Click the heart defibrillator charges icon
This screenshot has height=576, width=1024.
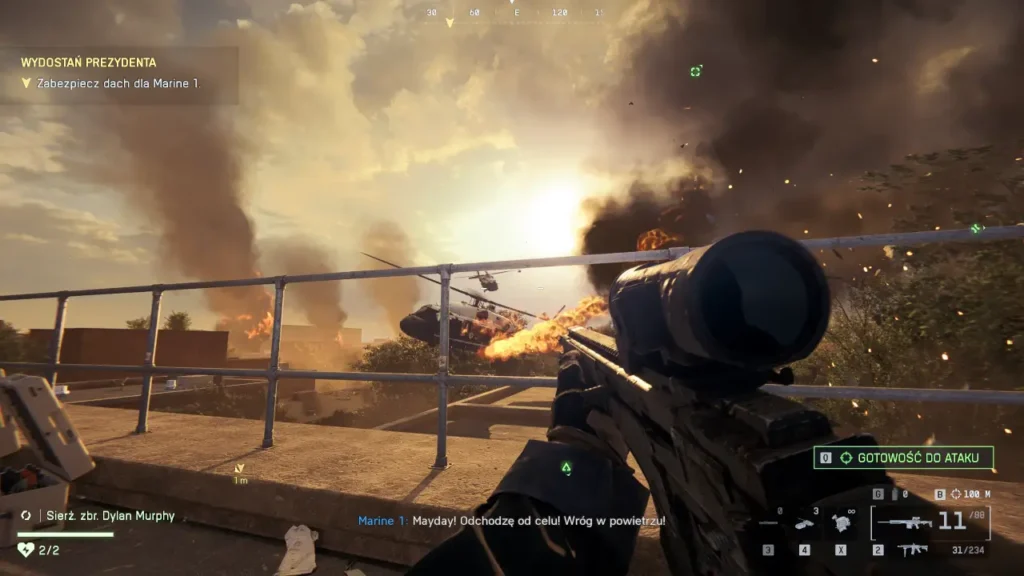pos(26,549)
